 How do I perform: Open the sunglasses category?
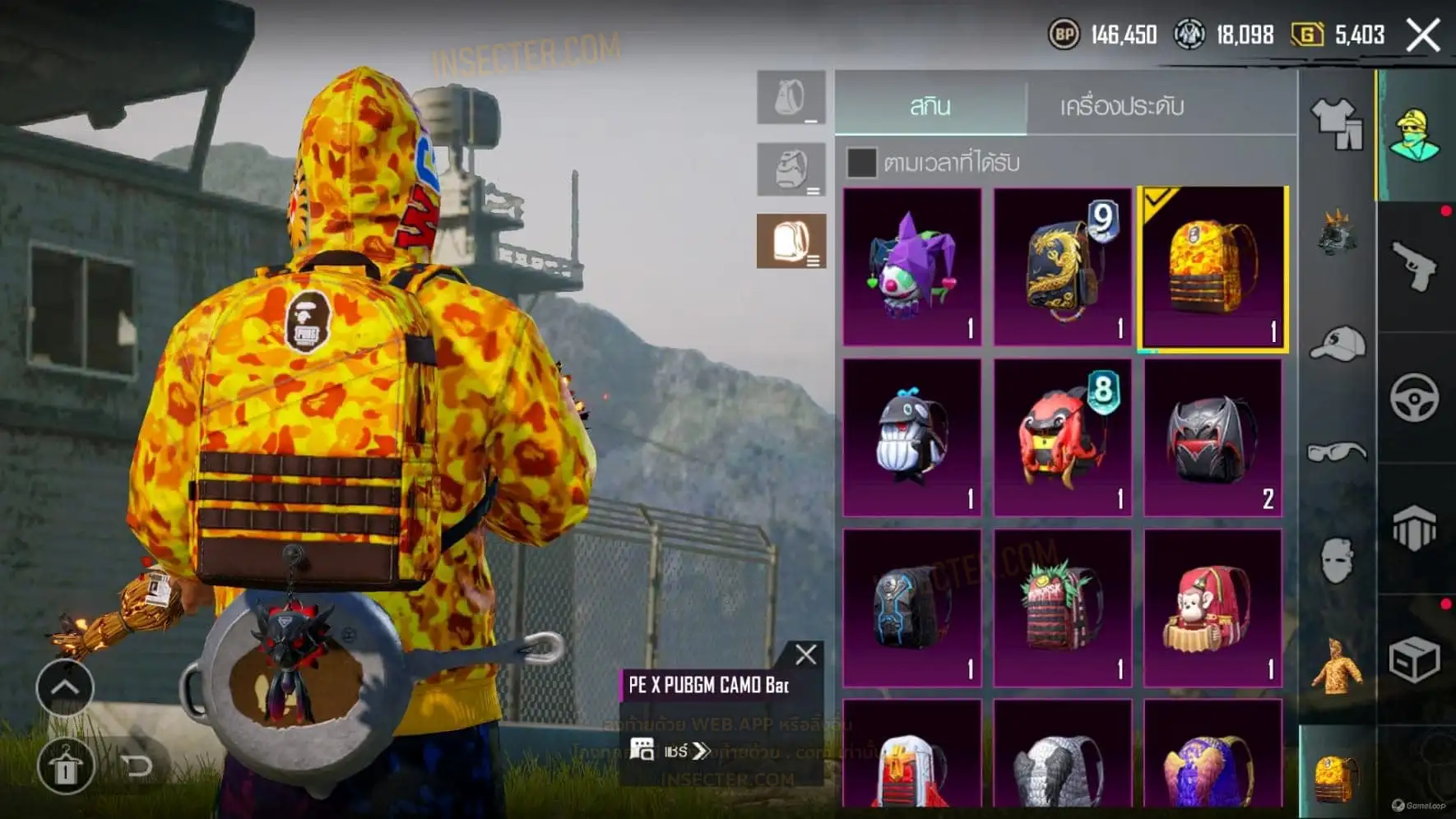pos(1337,451)
